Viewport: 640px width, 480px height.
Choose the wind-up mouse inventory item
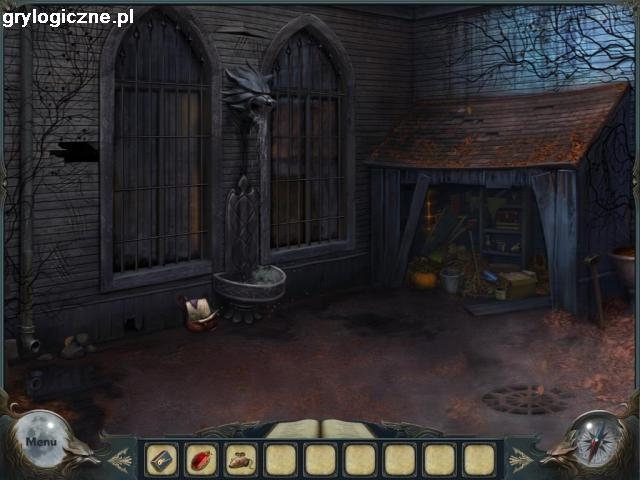pos(240,459)
